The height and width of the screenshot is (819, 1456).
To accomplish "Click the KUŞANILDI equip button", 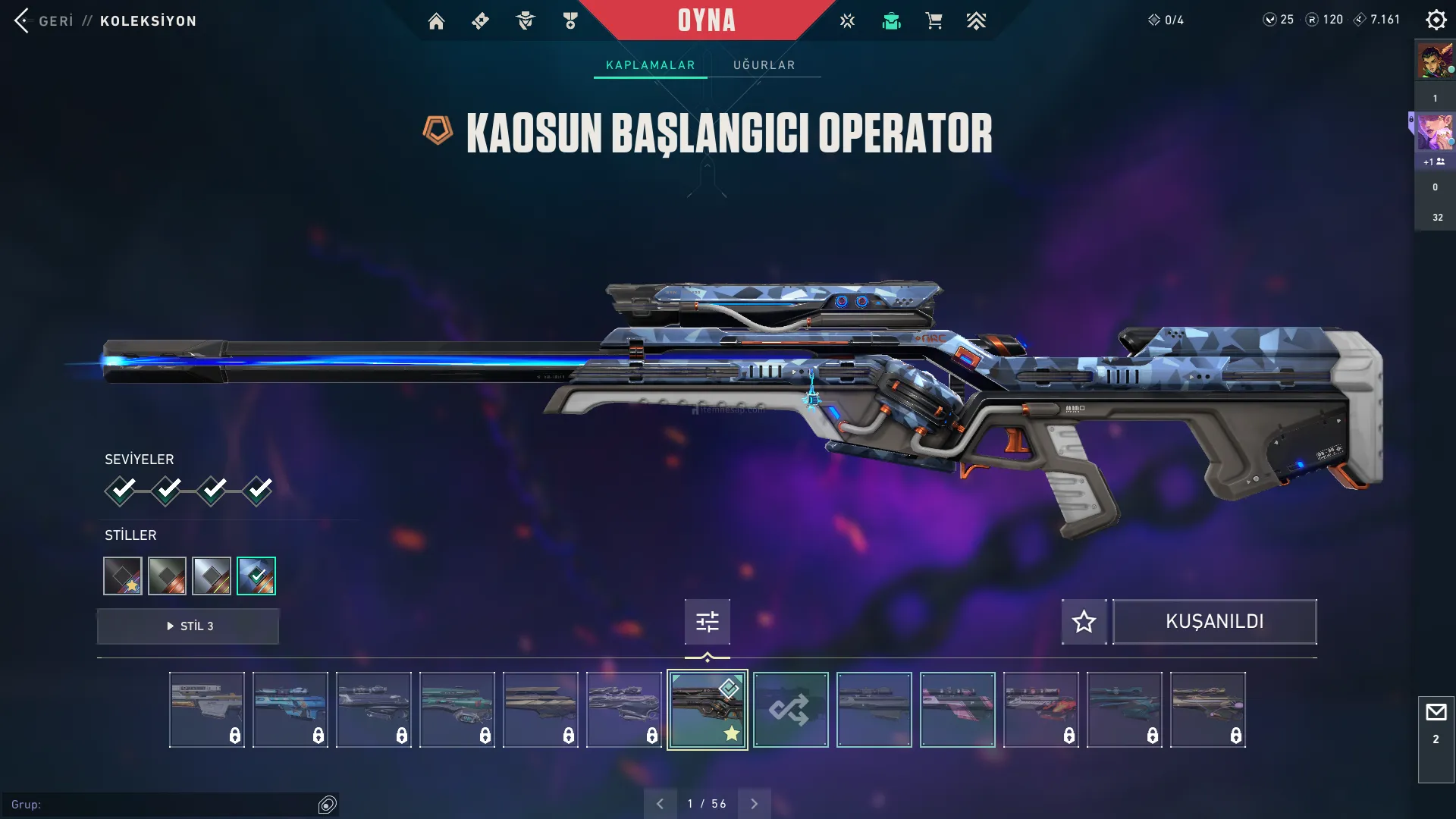I will (x=1214, y=622).
